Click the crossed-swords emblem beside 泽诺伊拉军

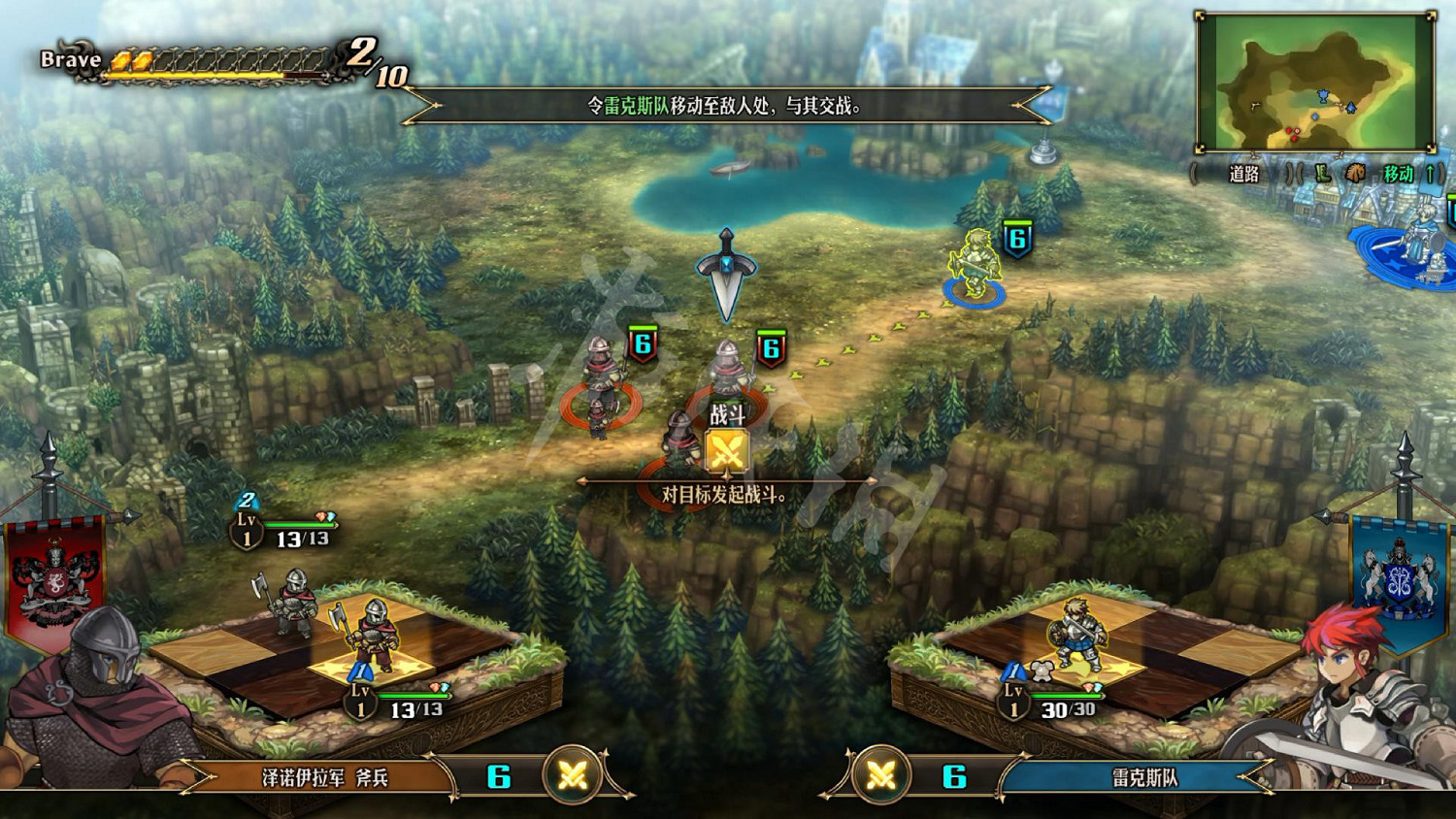(x=573, y=775)
